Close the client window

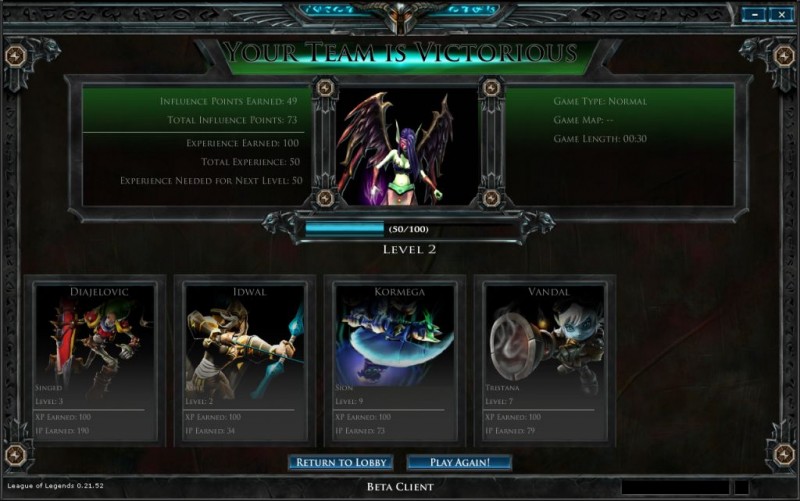[779, 15]
